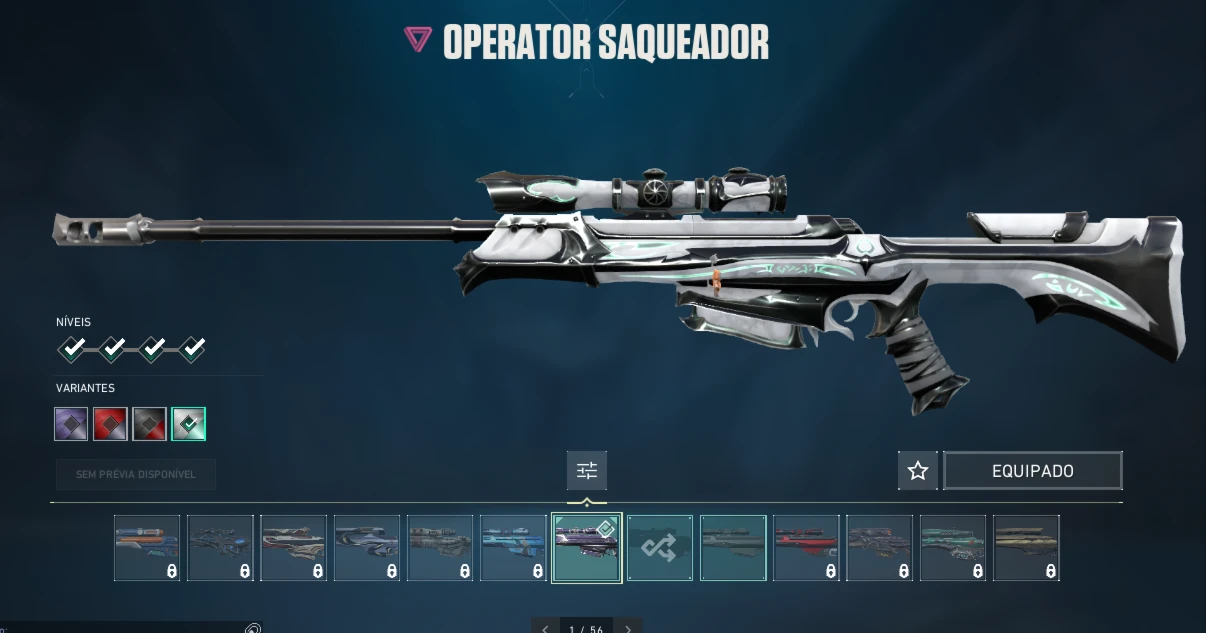The height and width of the screenshot is (633, 1206).
Task: Pick the locked red Operator skin thumbnail
Action: click(806, 547)
